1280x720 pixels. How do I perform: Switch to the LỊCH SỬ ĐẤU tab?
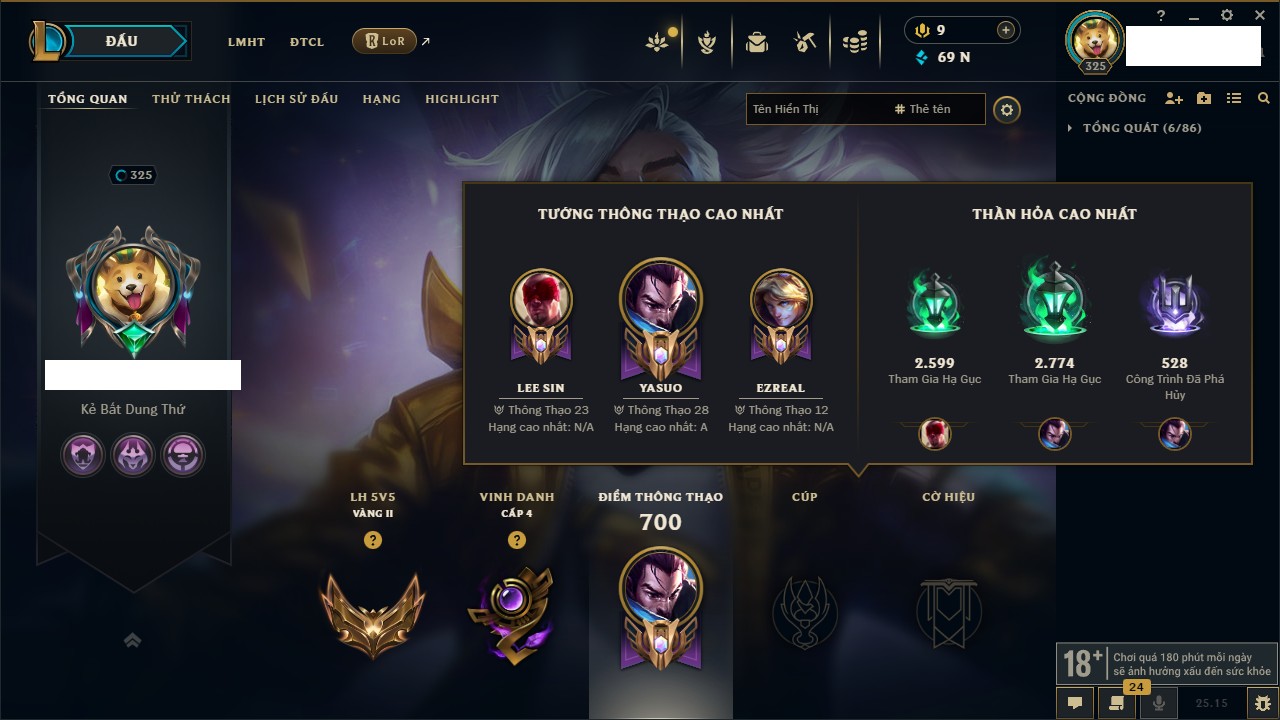coord(296,99)
